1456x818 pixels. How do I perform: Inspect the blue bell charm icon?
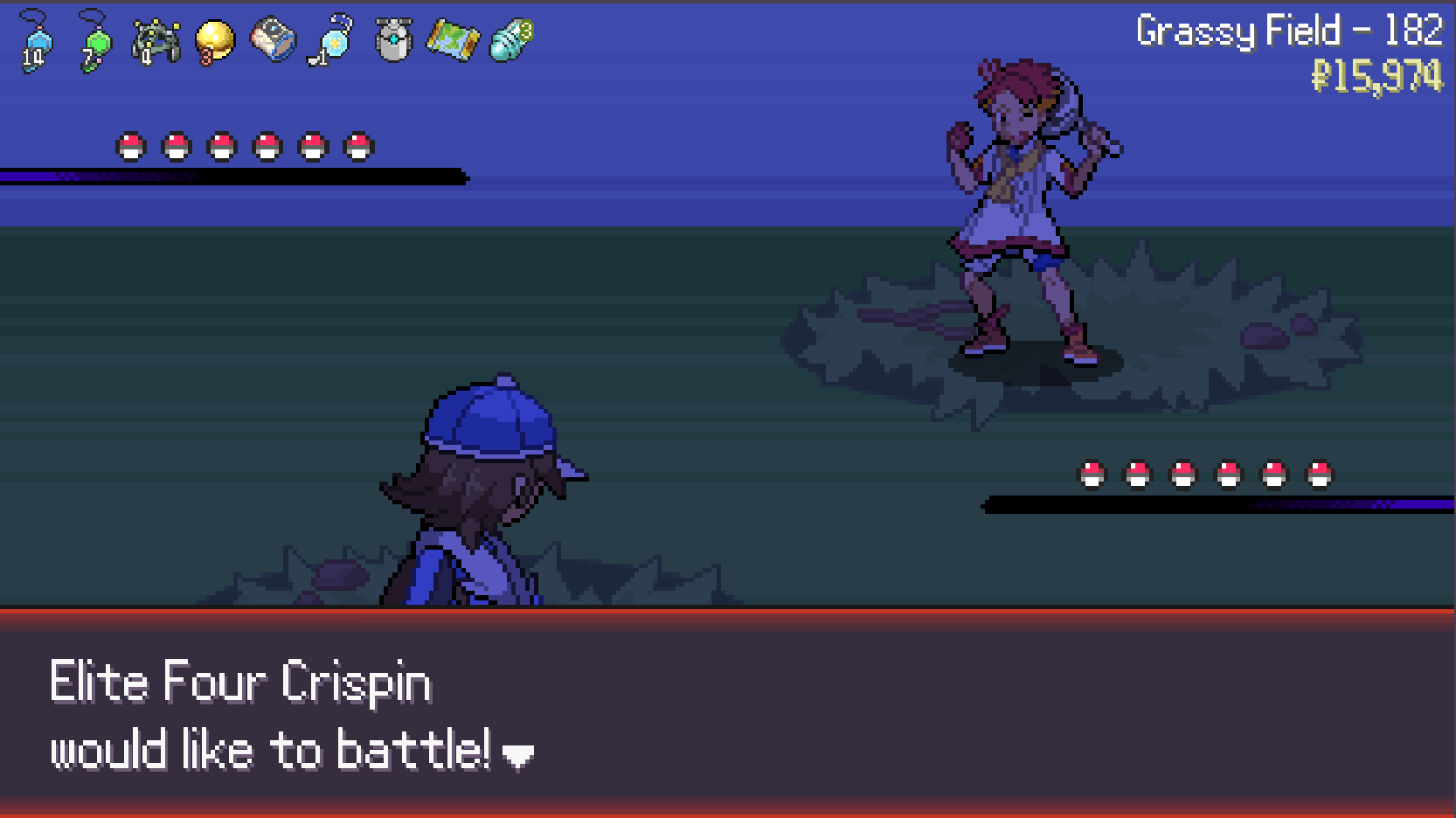(x=333, y=41)
